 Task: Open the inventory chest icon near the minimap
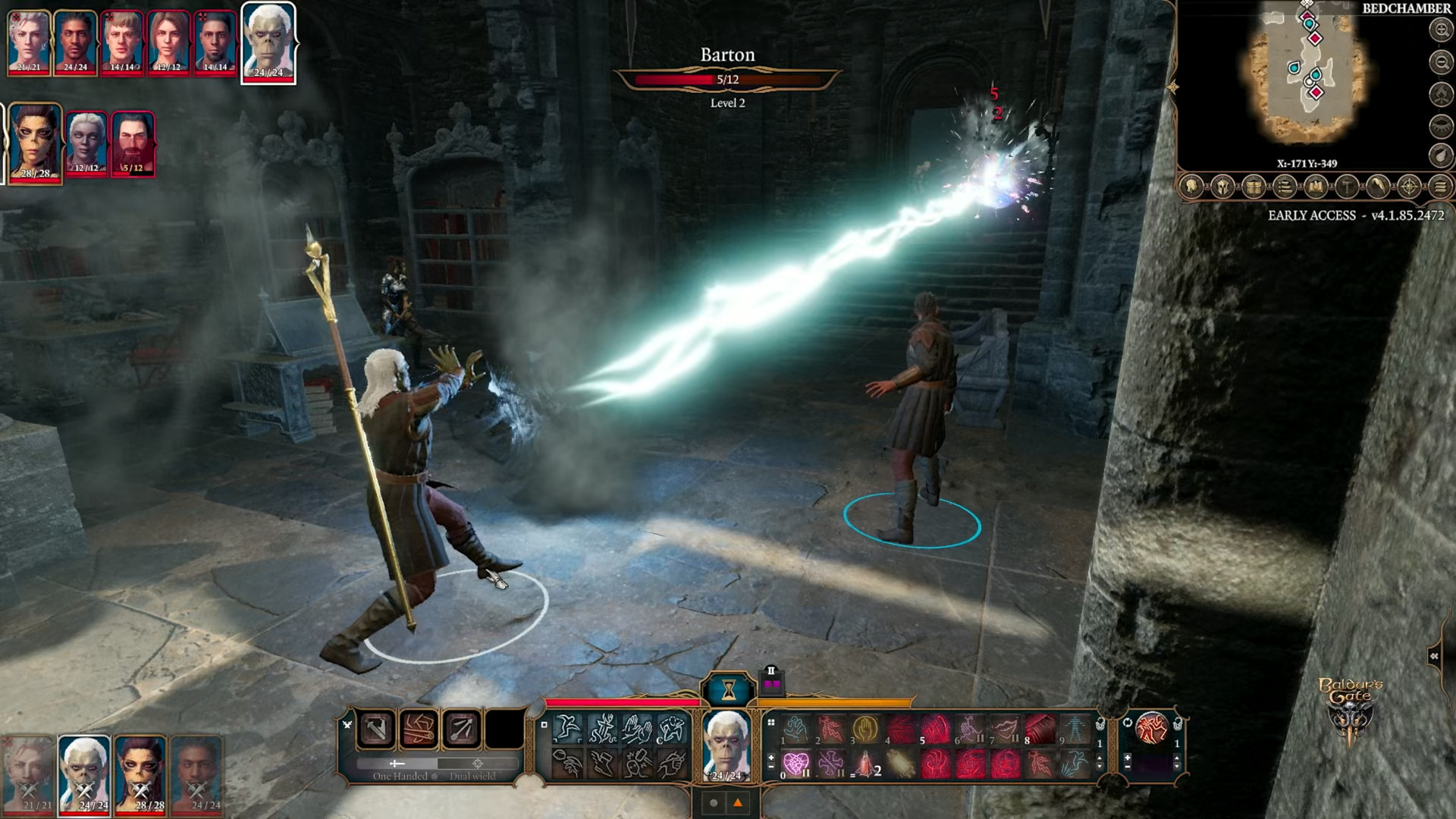tap(1253, 186)
